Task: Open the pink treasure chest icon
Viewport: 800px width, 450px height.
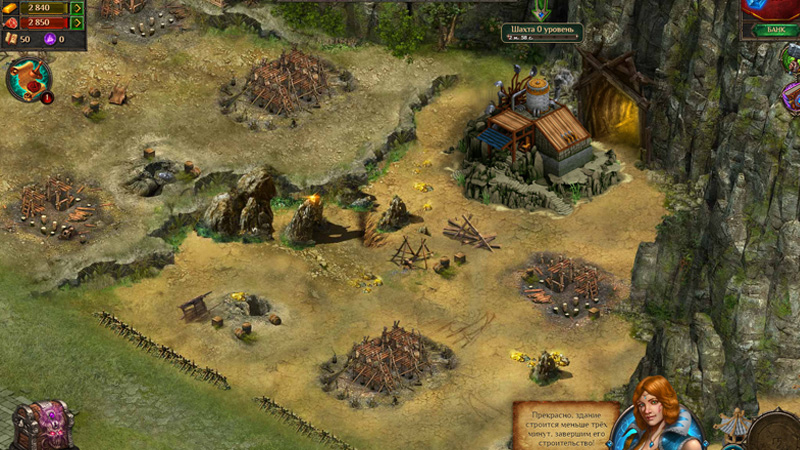Action: click(x=42, y=426)
